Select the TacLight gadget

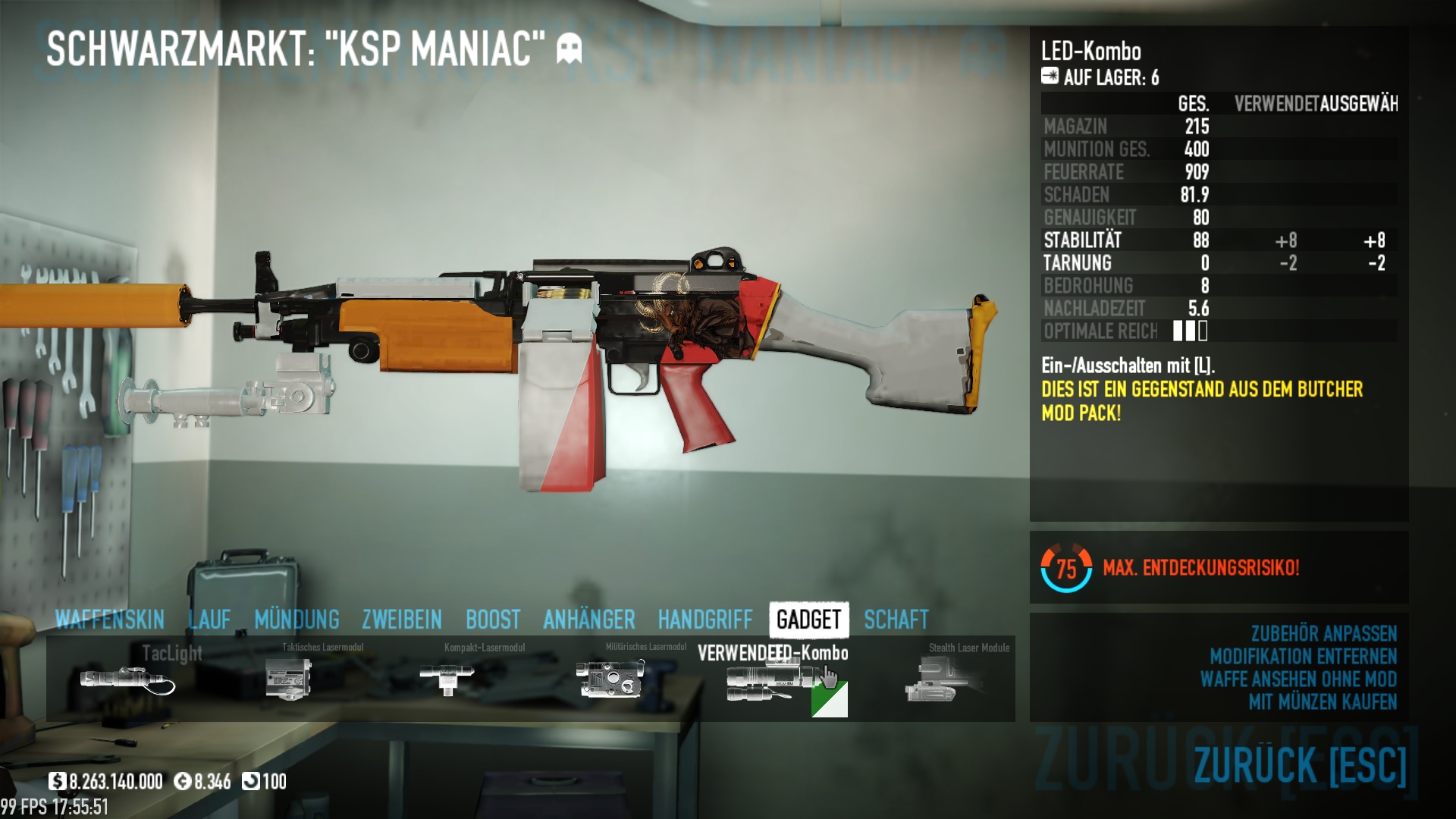tap(129, 679)
